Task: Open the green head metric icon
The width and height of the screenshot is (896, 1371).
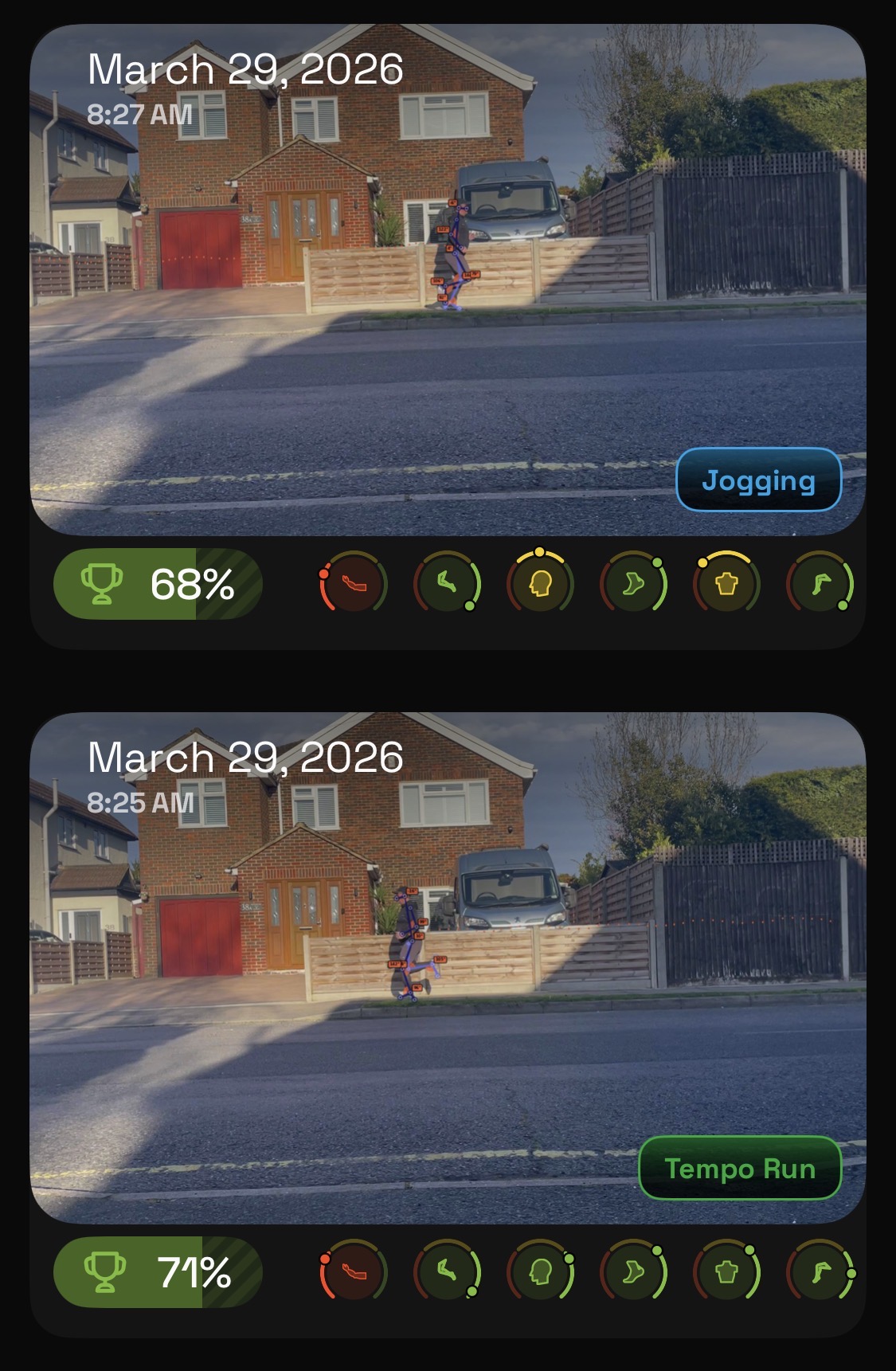Action: tap(540, 1272)
